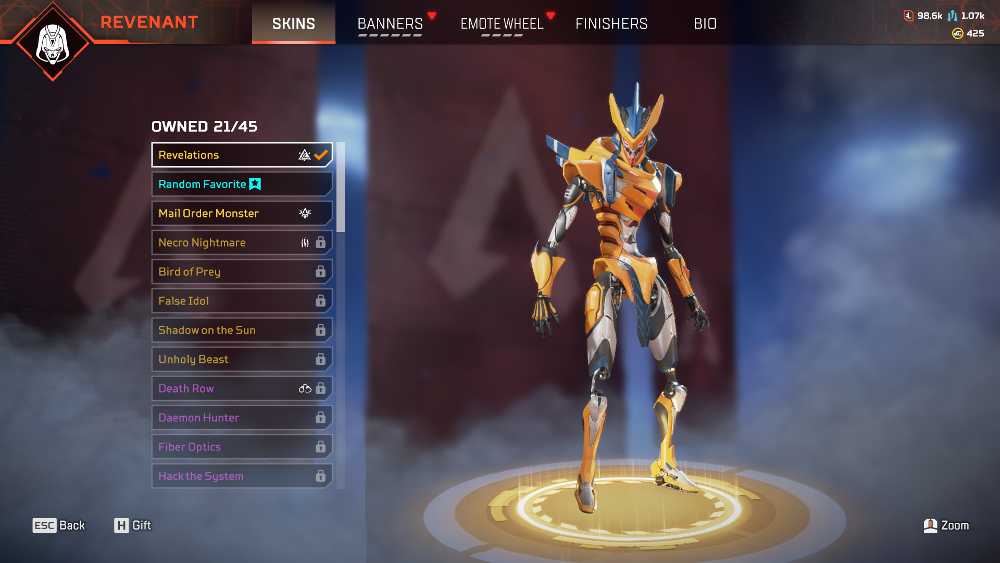The height and width of the screenshot is (563, 1000).
Task: Preview the Fiber Optics skin
Action: click(x=242, y=447)
